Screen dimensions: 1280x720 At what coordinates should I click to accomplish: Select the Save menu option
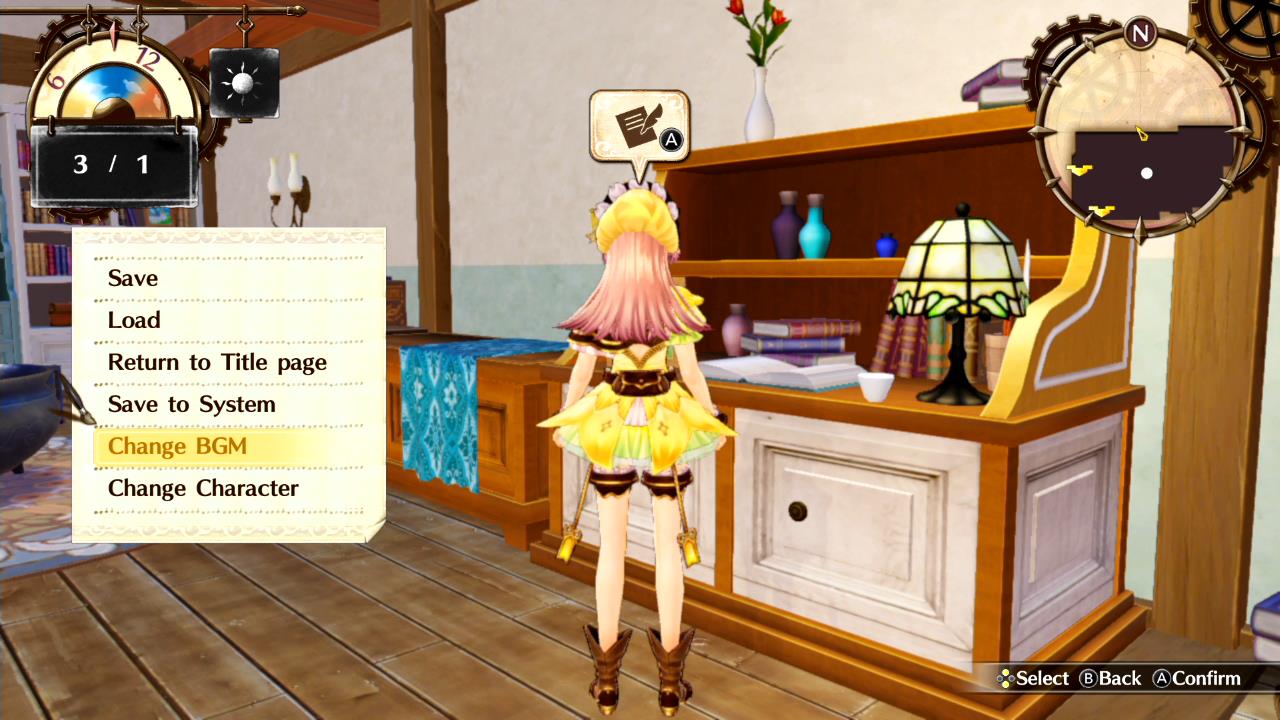point(132,278)
